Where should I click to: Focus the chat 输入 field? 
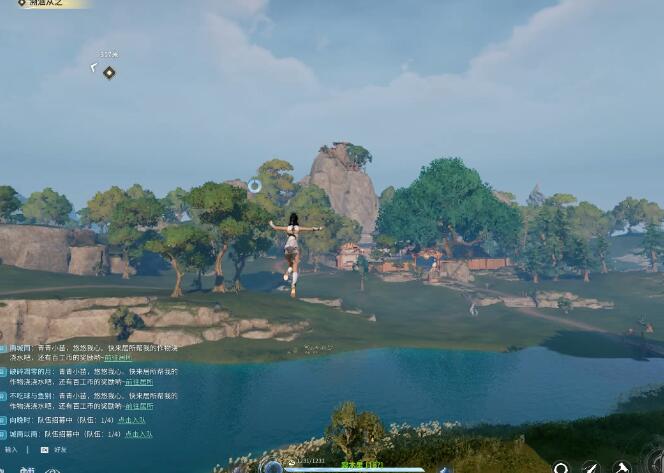pyautogui.click(x=12, y=450)
